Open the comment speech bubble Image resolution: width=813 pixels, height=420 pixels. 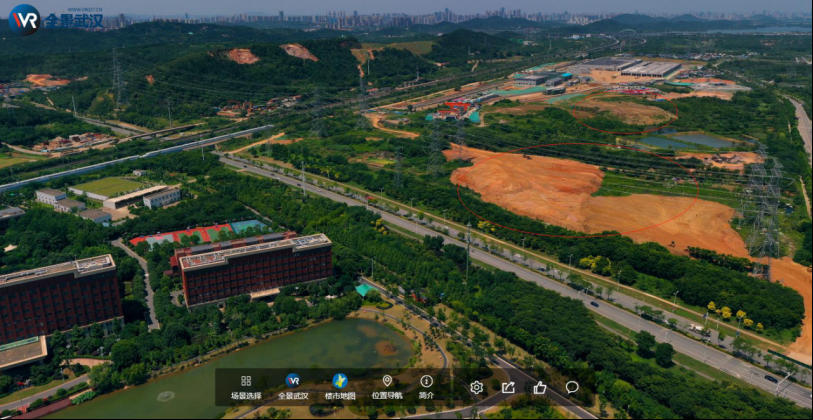572,388
